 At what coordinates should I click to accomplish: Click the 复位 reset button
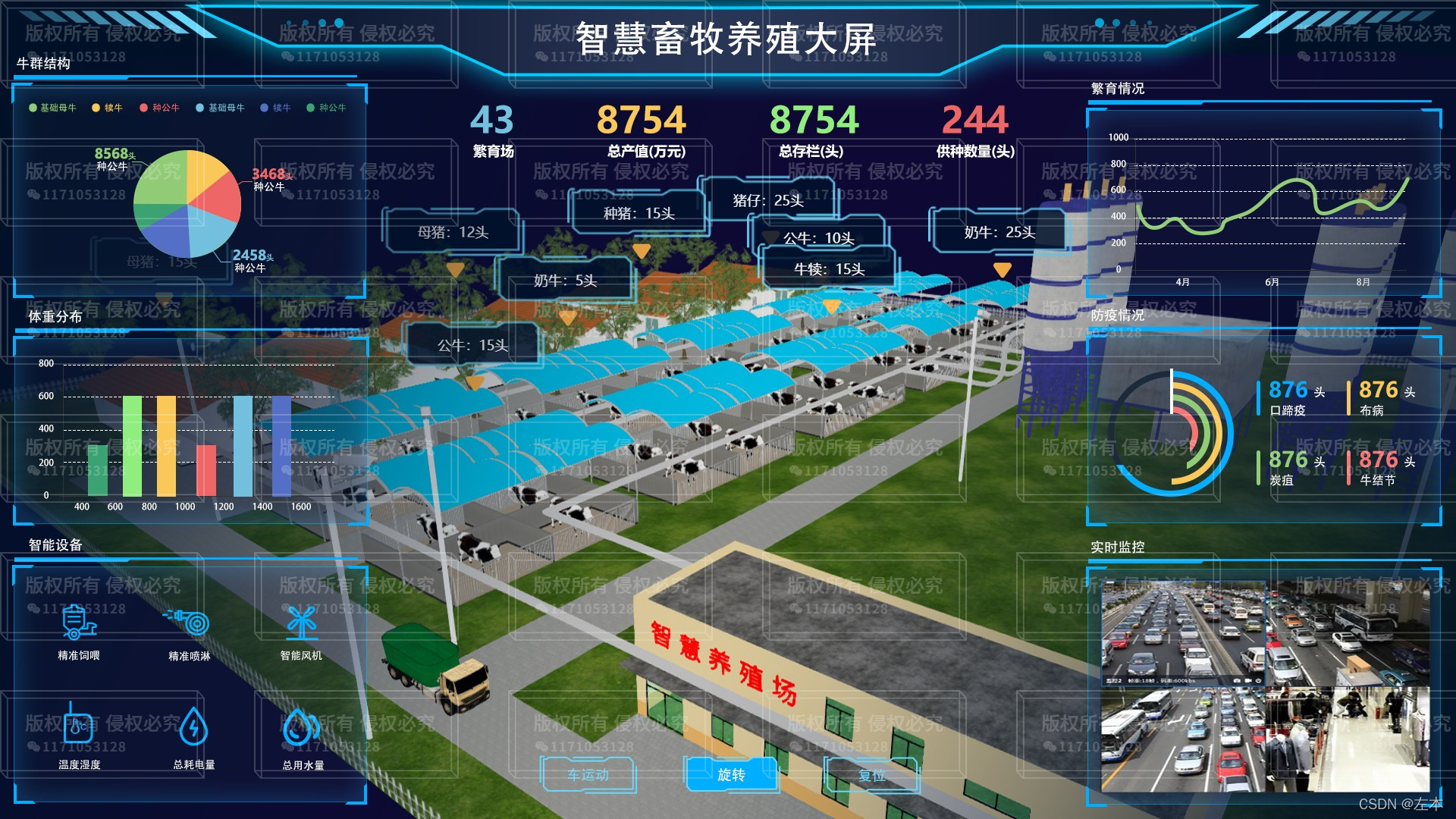click(874, 775)
